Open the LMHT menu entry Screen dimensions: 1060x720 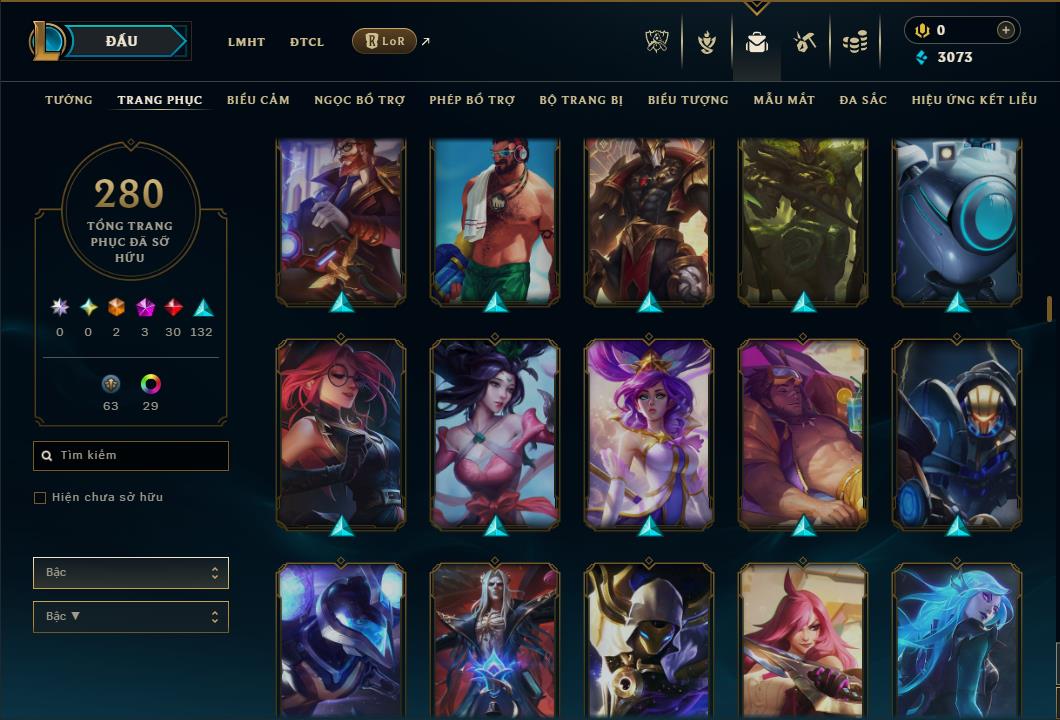pos(246,42)
